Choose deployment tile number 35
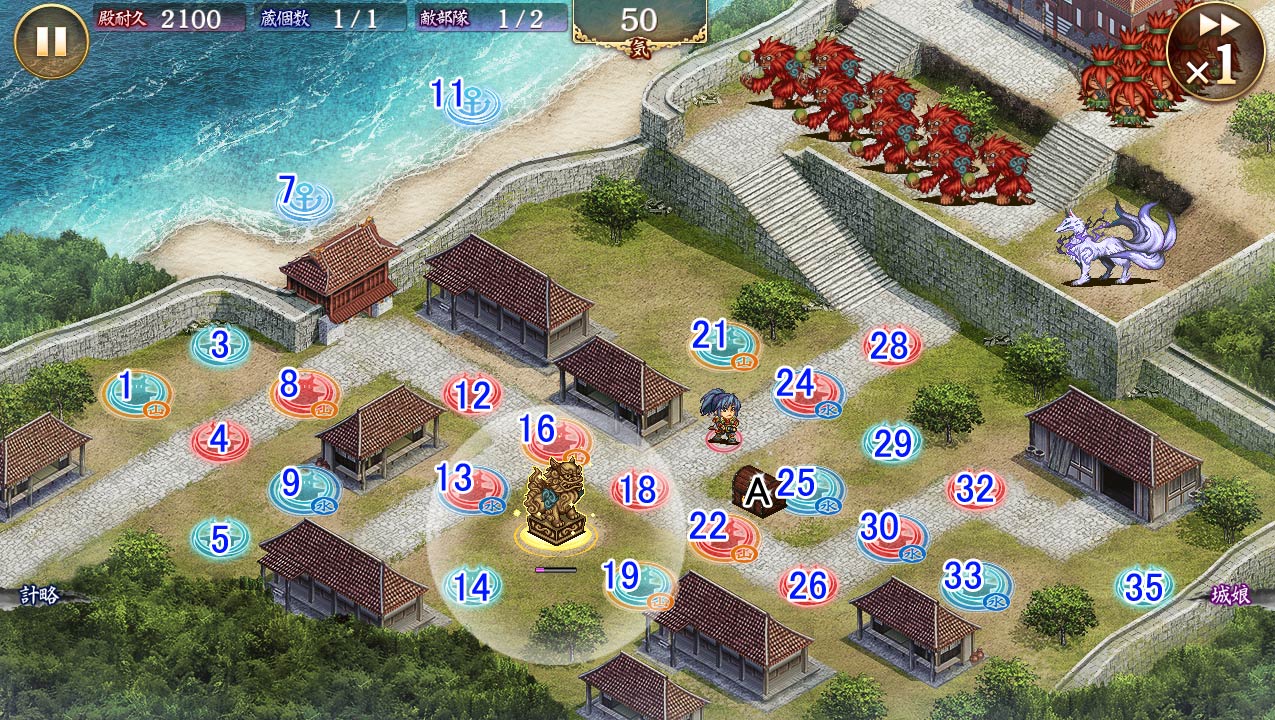This screenshot has width=1275, height=720. point(1144,587)
